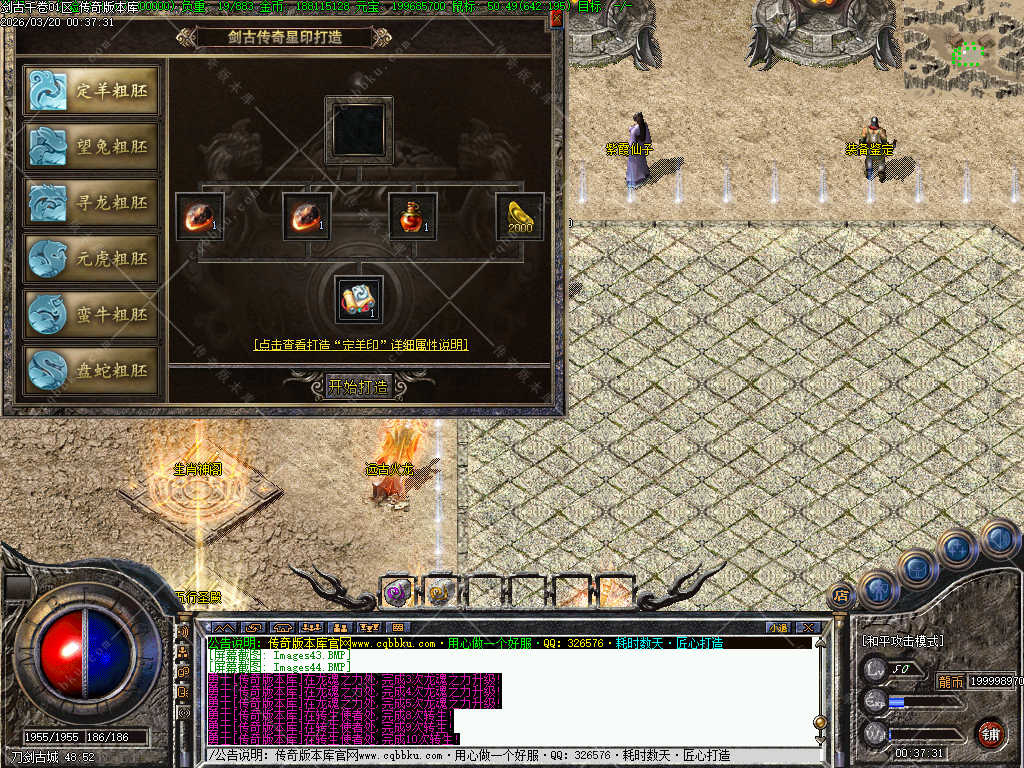Switch to the 寻龙粗胚 entry

[91, 203]
